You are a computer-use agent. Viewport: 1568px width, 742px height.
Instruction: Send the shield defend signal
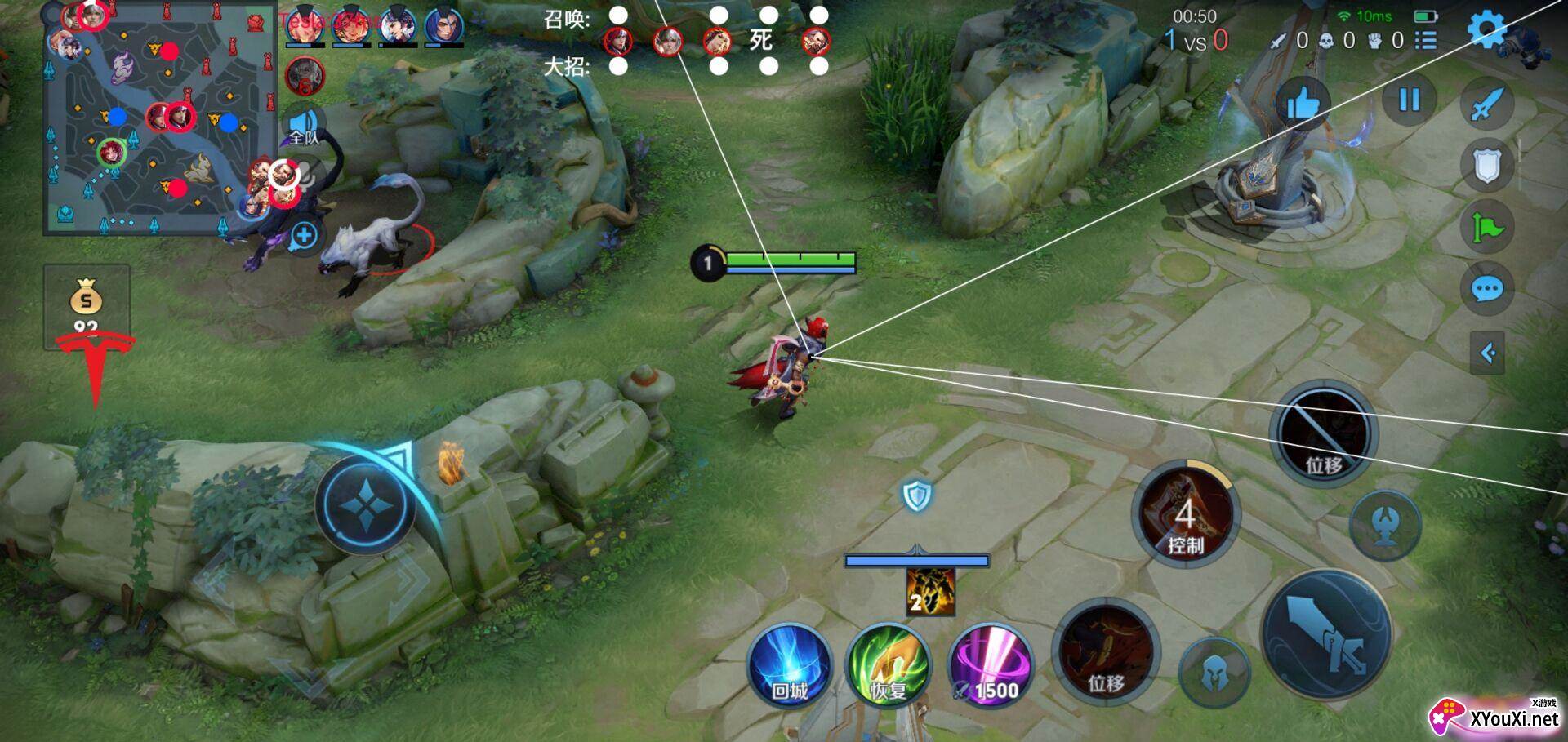pyautogui.click(x=1486, y=167)
